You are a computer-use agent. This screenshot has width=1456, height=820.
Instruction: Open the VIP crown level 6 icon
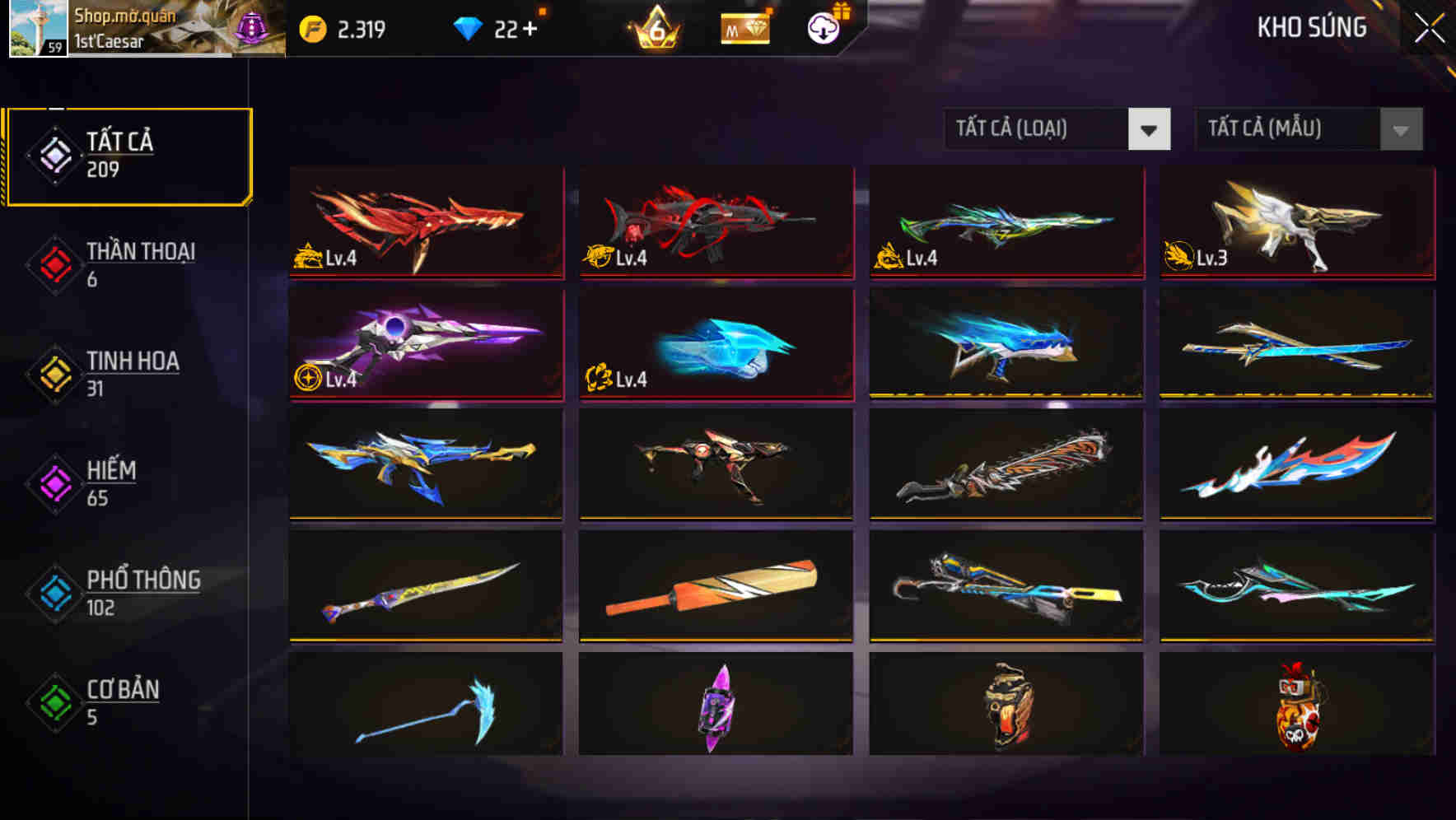click(x=655, y=26)
